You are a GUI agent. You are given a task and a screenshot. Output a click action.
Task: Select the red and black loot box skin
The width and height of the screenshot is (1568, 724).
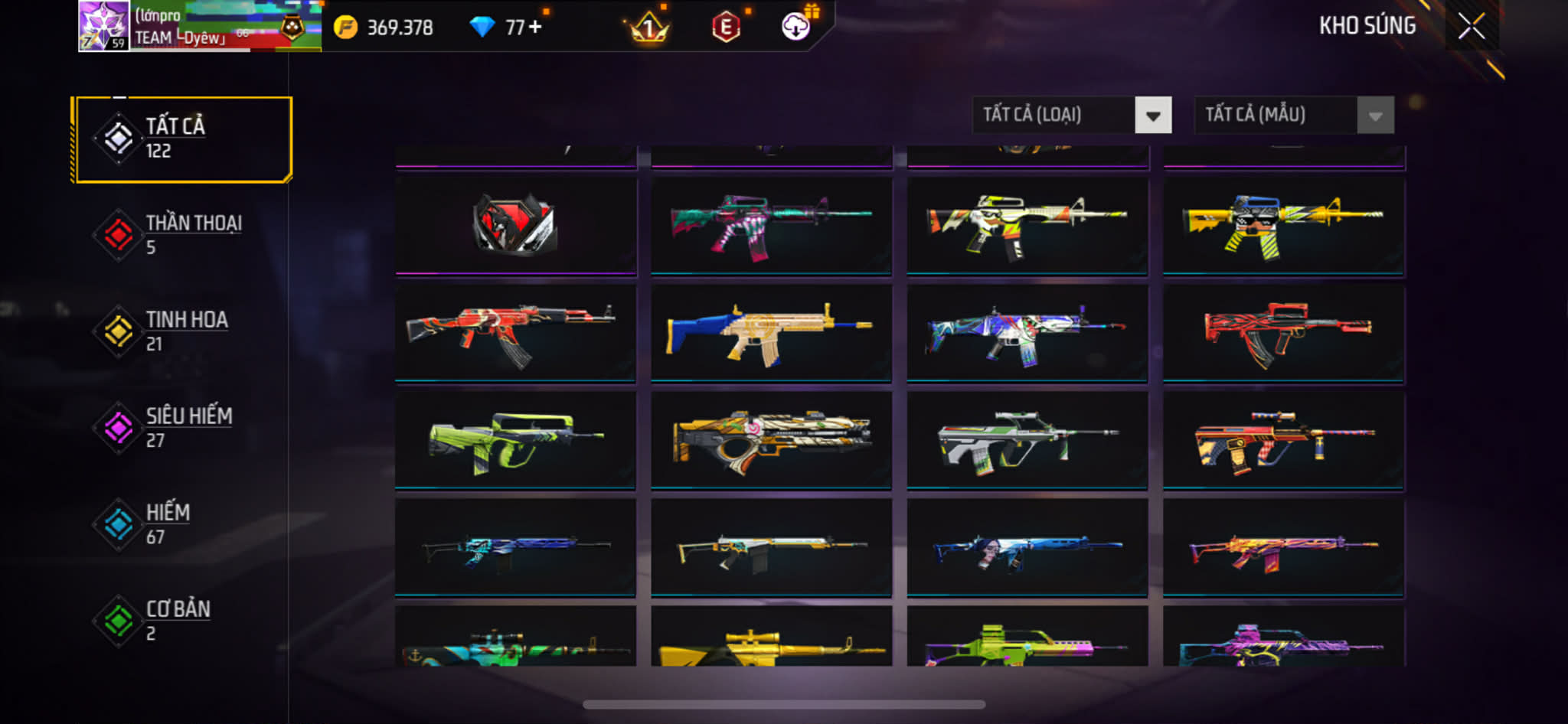pyautogui.click(x=515, y=225)
